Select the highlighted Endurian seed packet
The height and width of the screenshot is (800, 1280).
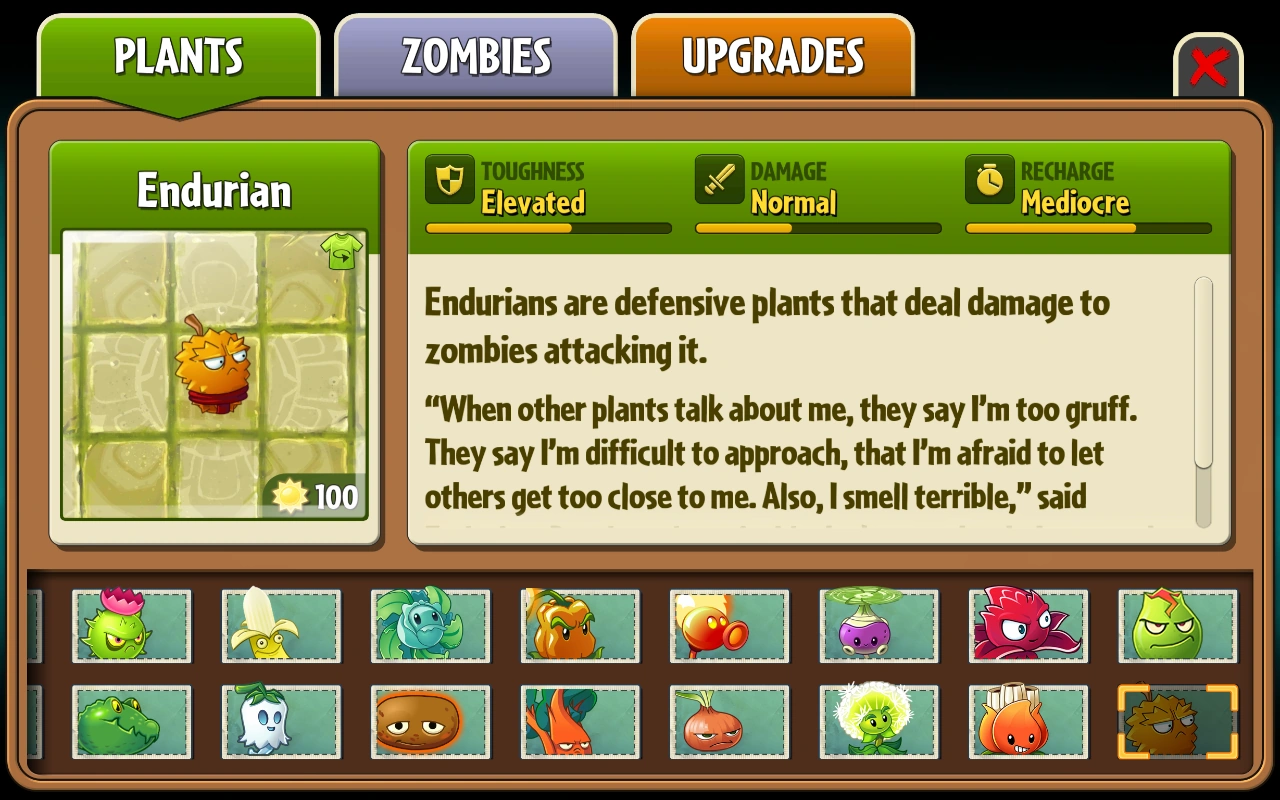coord(1177,722)
